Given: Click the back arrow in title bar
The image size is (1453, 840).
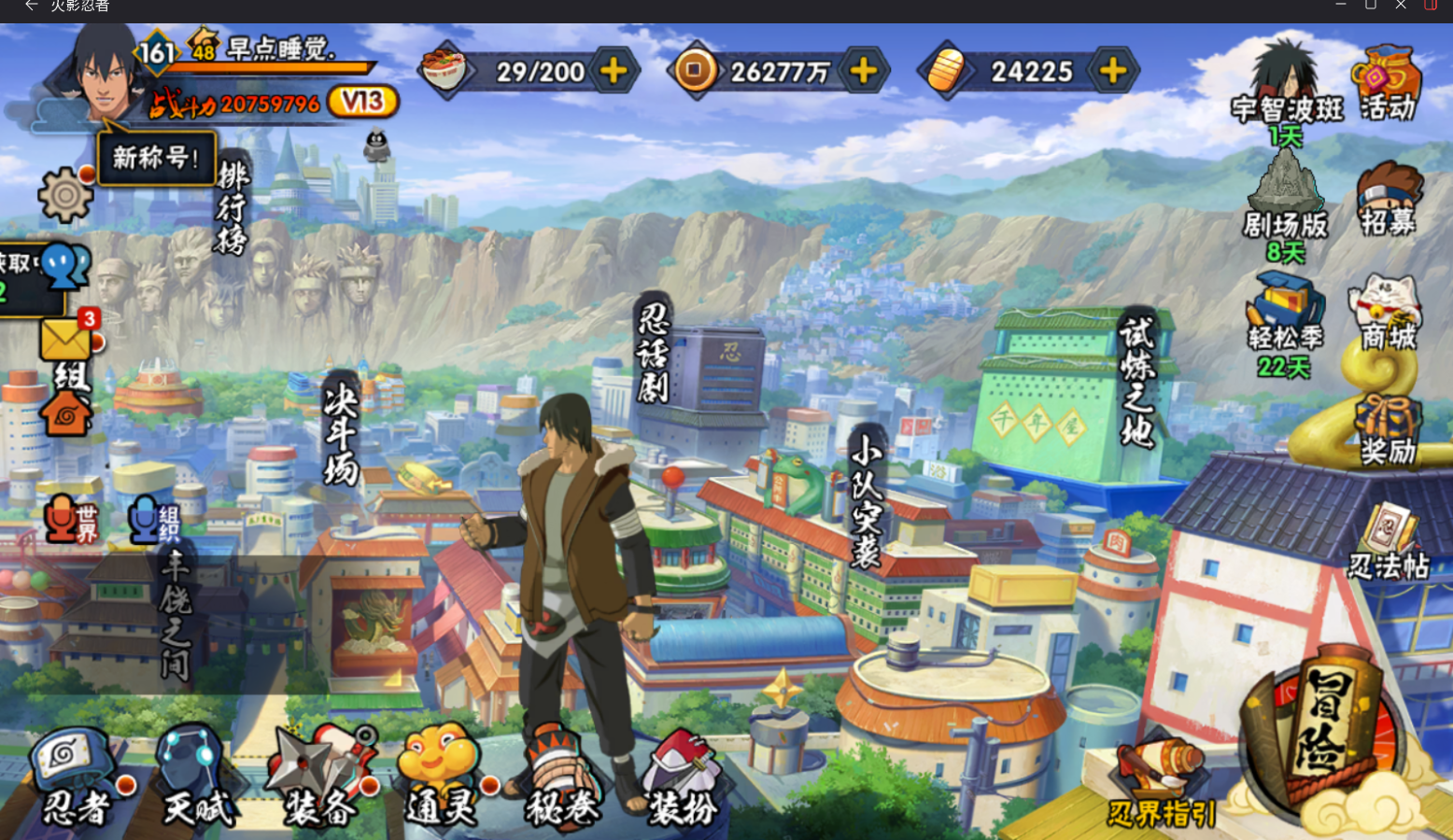Looking at the screenshot, I should (x=31, y=6).
